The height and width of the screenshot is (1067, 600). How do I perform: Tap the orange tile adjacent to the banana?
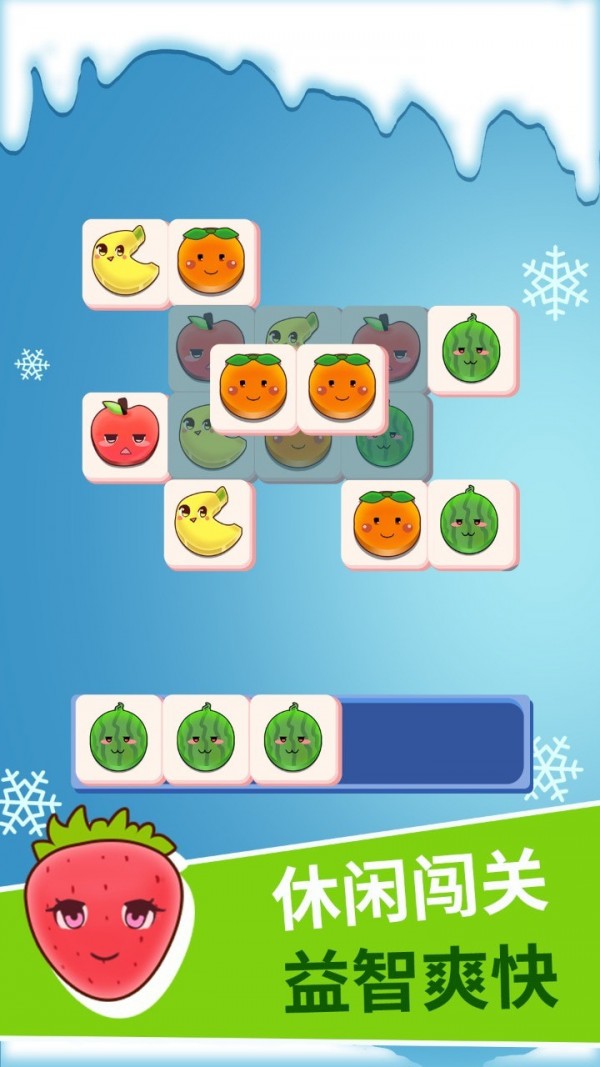tap(212, 263)
